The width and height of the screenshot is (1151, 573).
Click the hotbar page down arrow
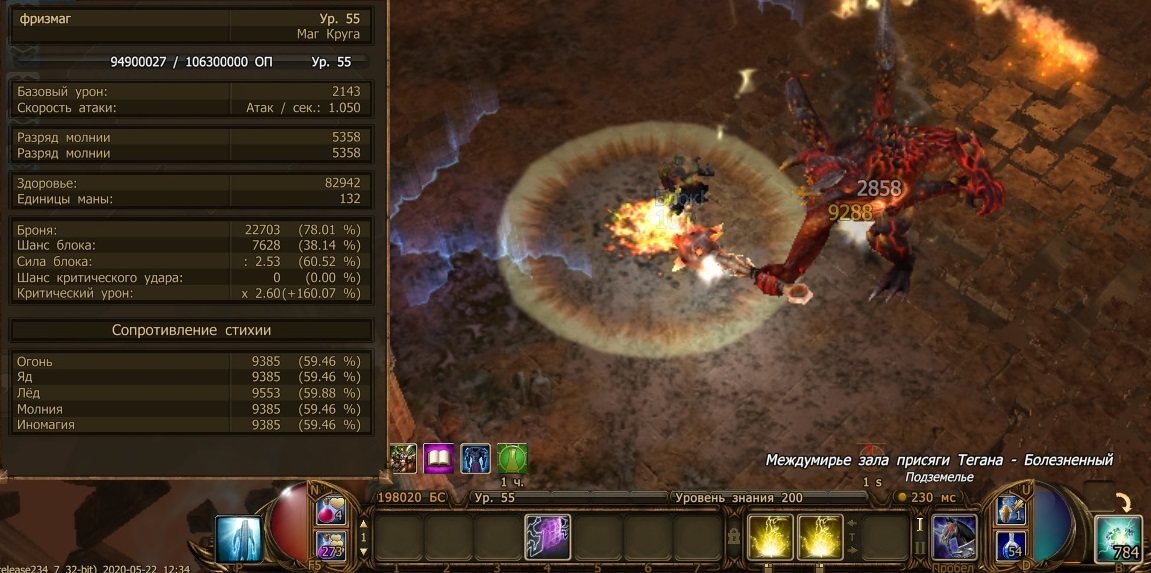363,551
